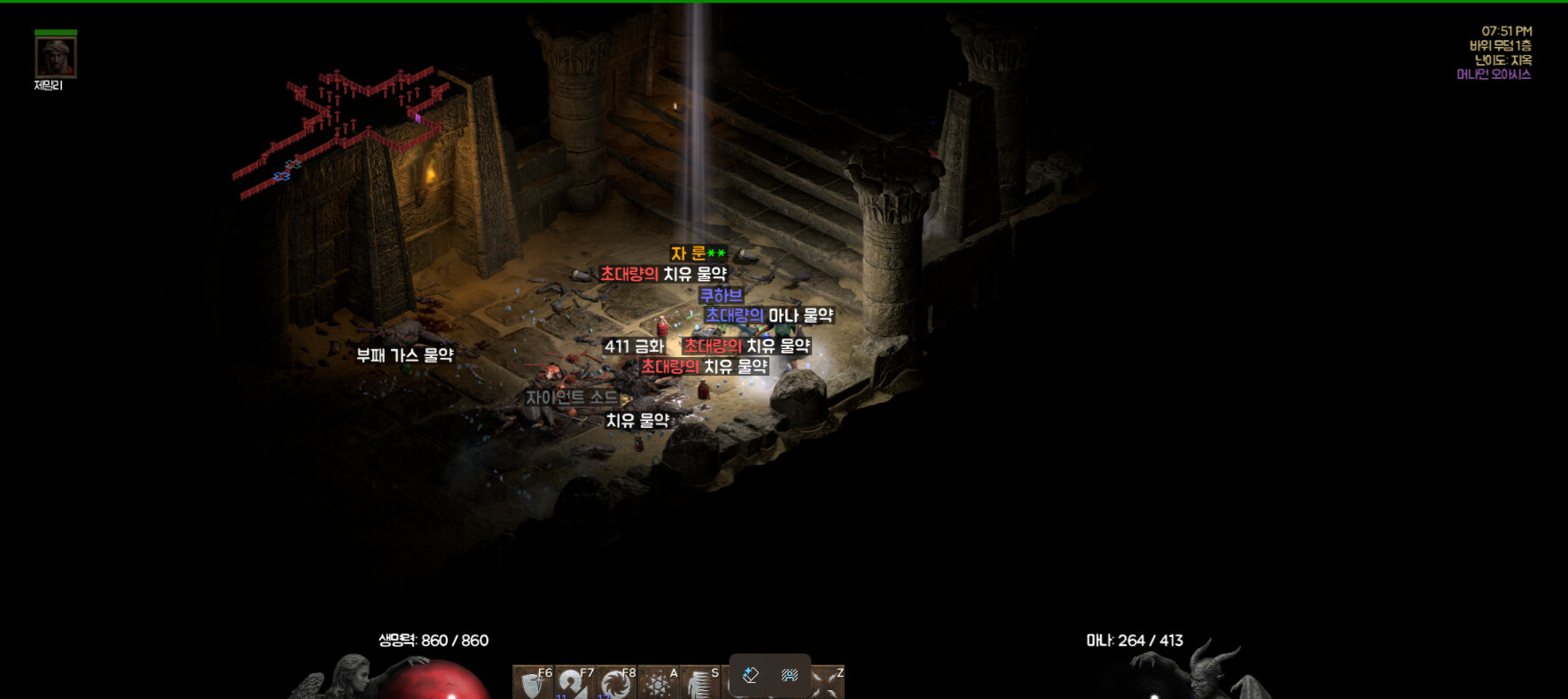This screenshot has height=699, width=1568.
Task: Select the mercenary portrait 제믈리
Action: click(x=56, y=58)
